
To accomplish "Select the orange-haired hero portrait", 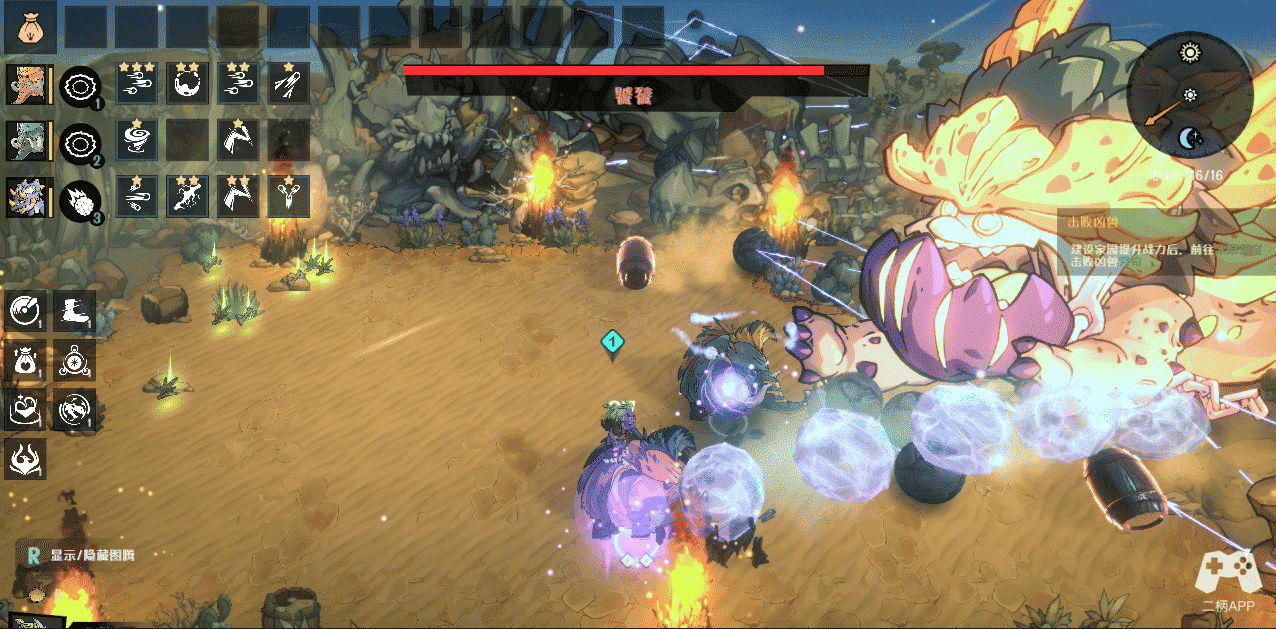I will [28, 85].
